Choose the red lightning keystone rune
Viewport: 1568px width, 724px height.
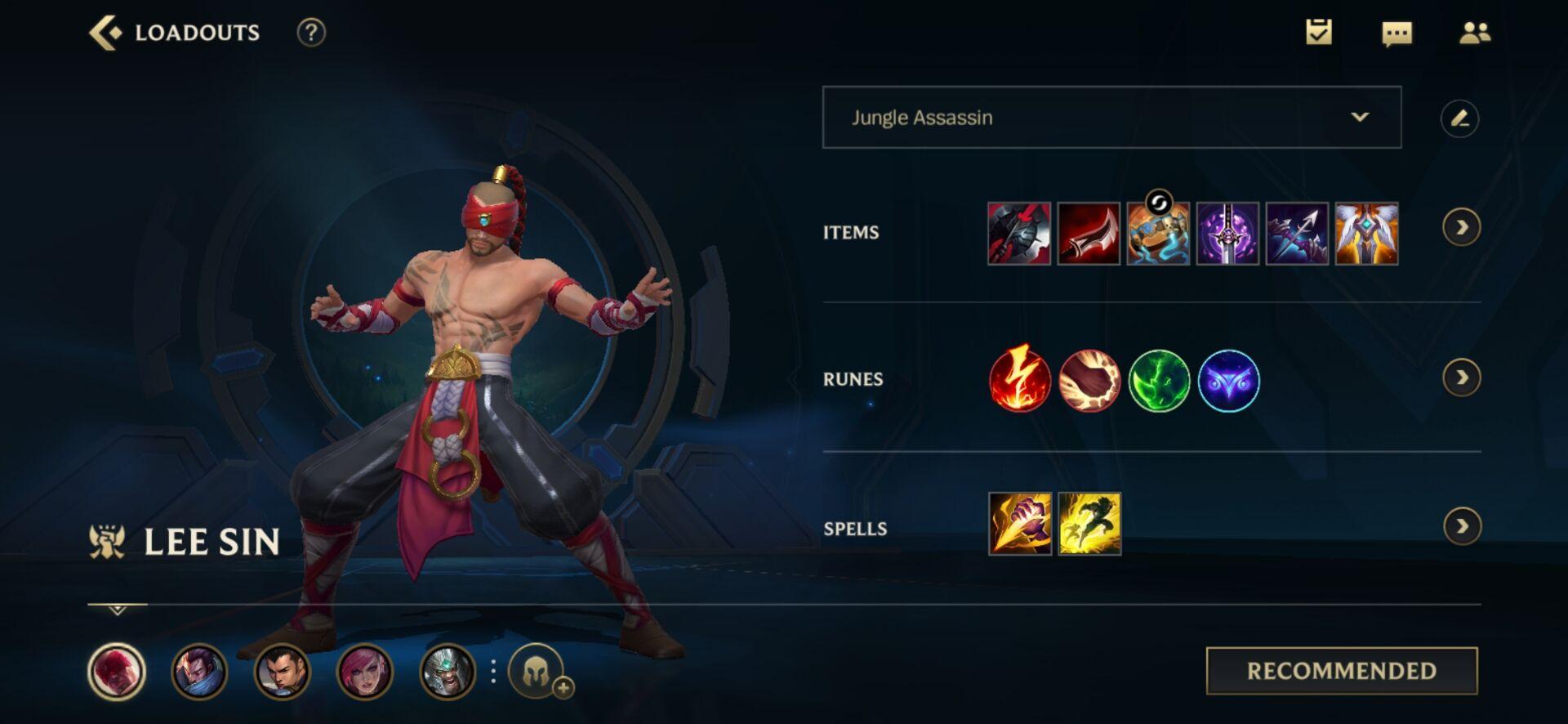click(x=1019, y=380)
